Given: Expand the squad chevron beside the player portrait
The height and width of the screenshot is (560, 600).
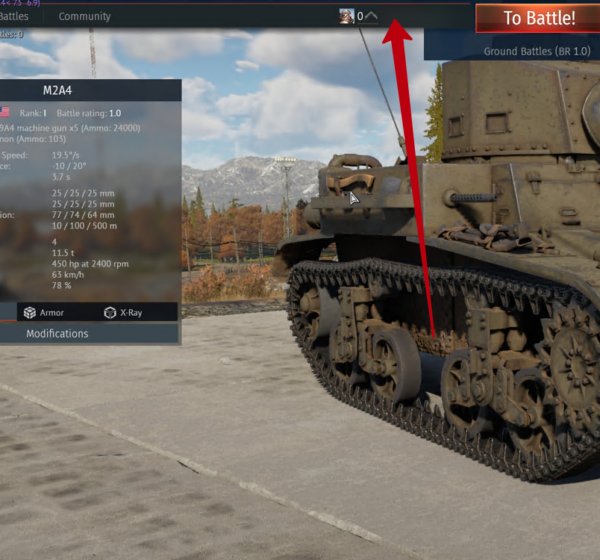Looking at the screenshot, I should point(372,16).
